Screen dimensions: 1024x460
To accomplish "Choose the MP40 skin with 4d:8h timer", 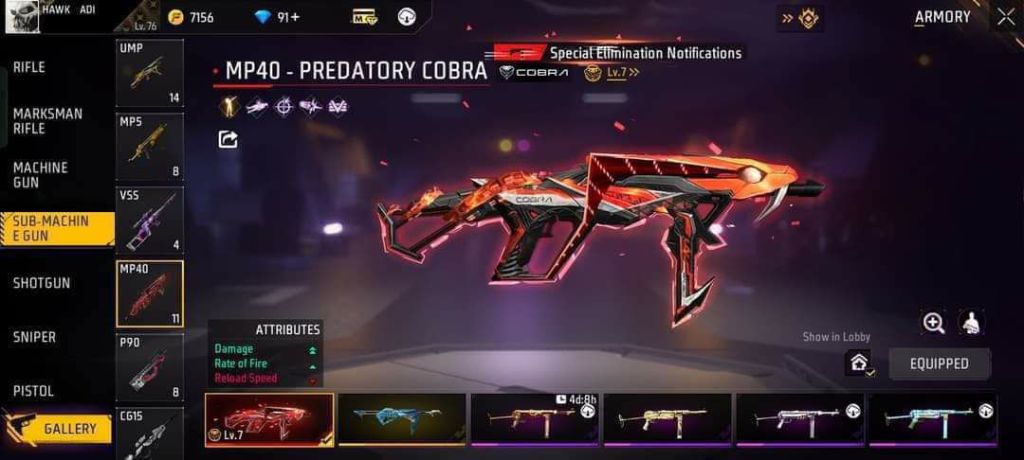I will 534,419.
